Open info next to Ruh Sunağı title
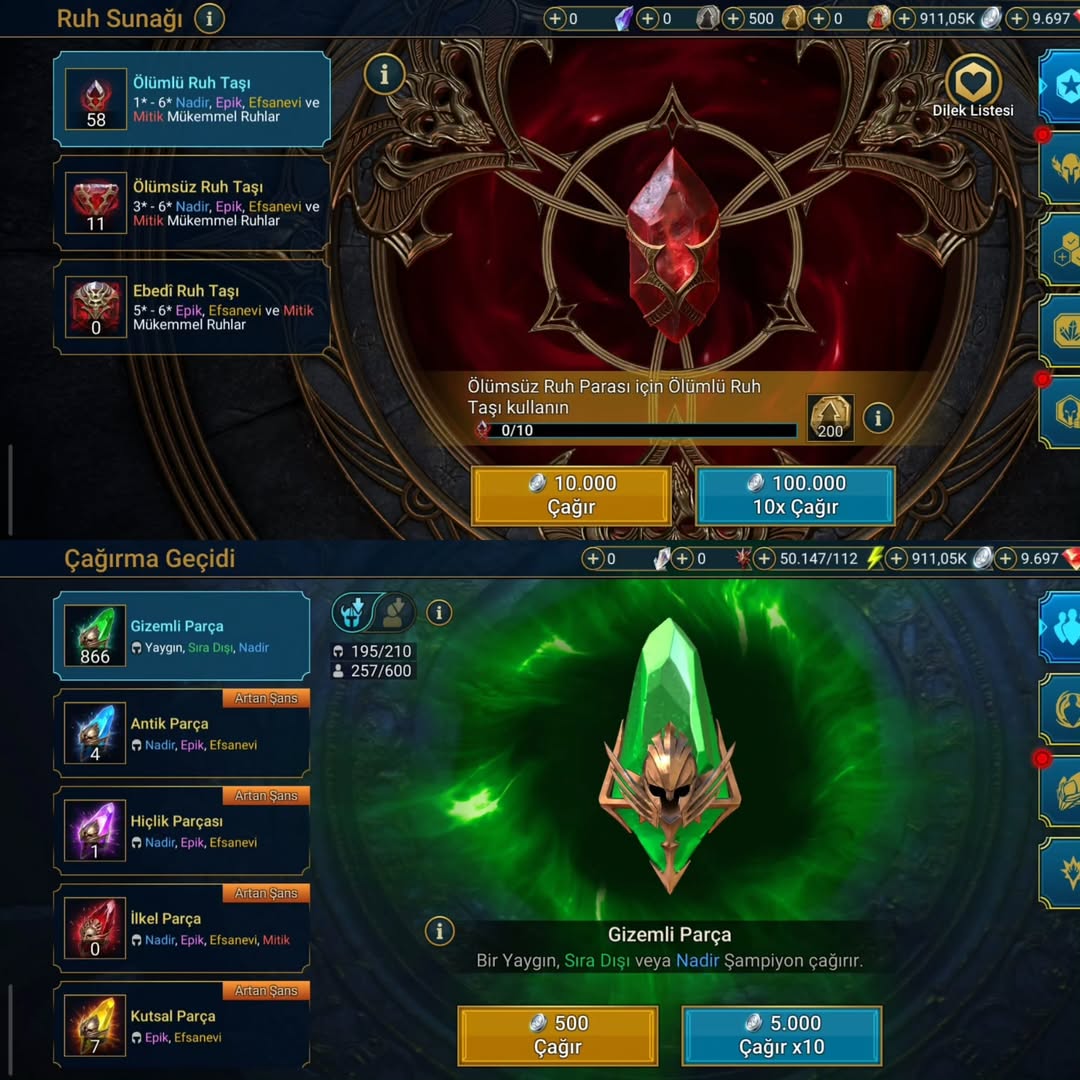 point(209,18)
